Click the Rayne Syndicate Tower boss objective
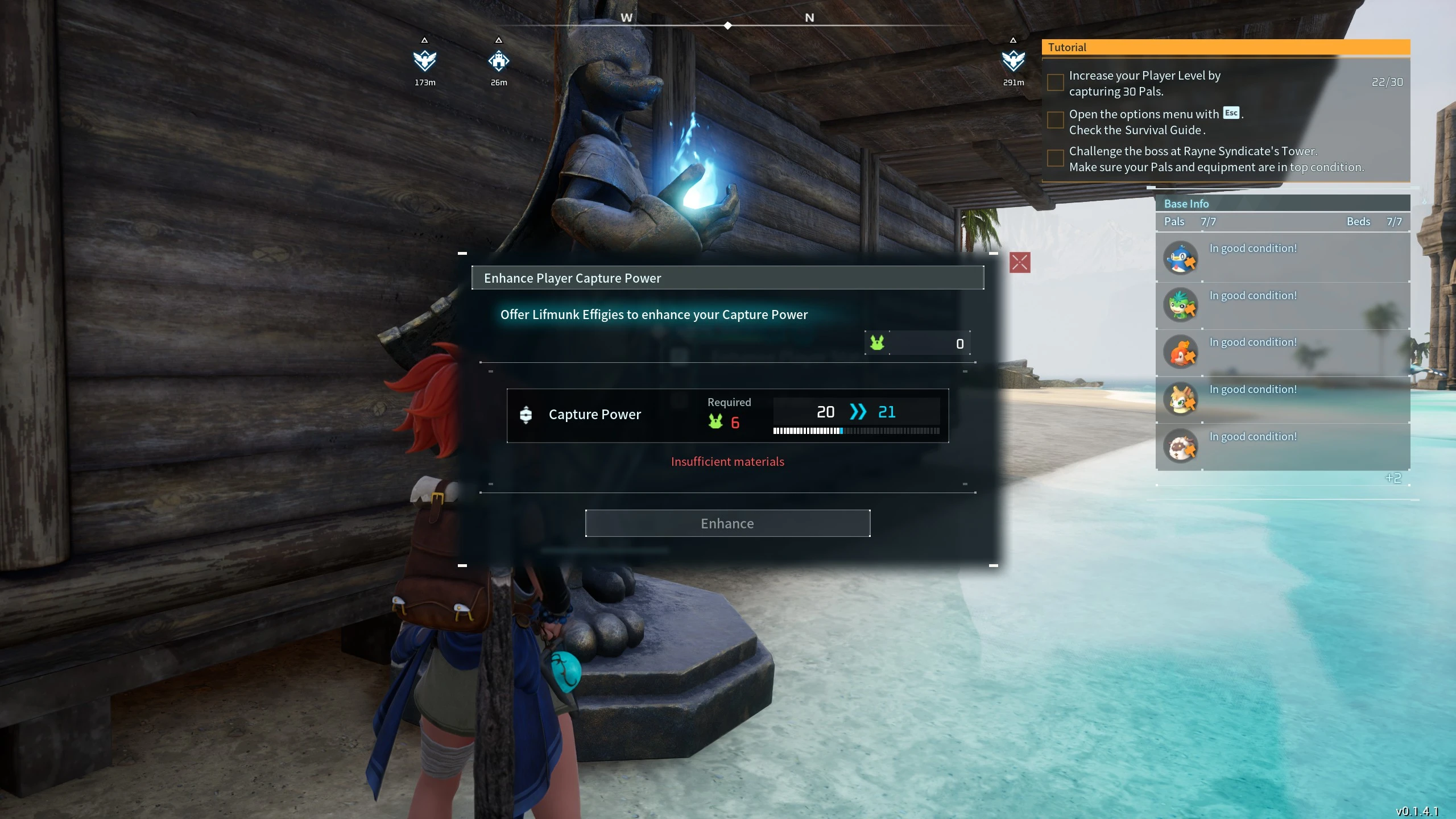Image resolution: width=1456 pixels, height=819 pixels. pos(1215,159)
